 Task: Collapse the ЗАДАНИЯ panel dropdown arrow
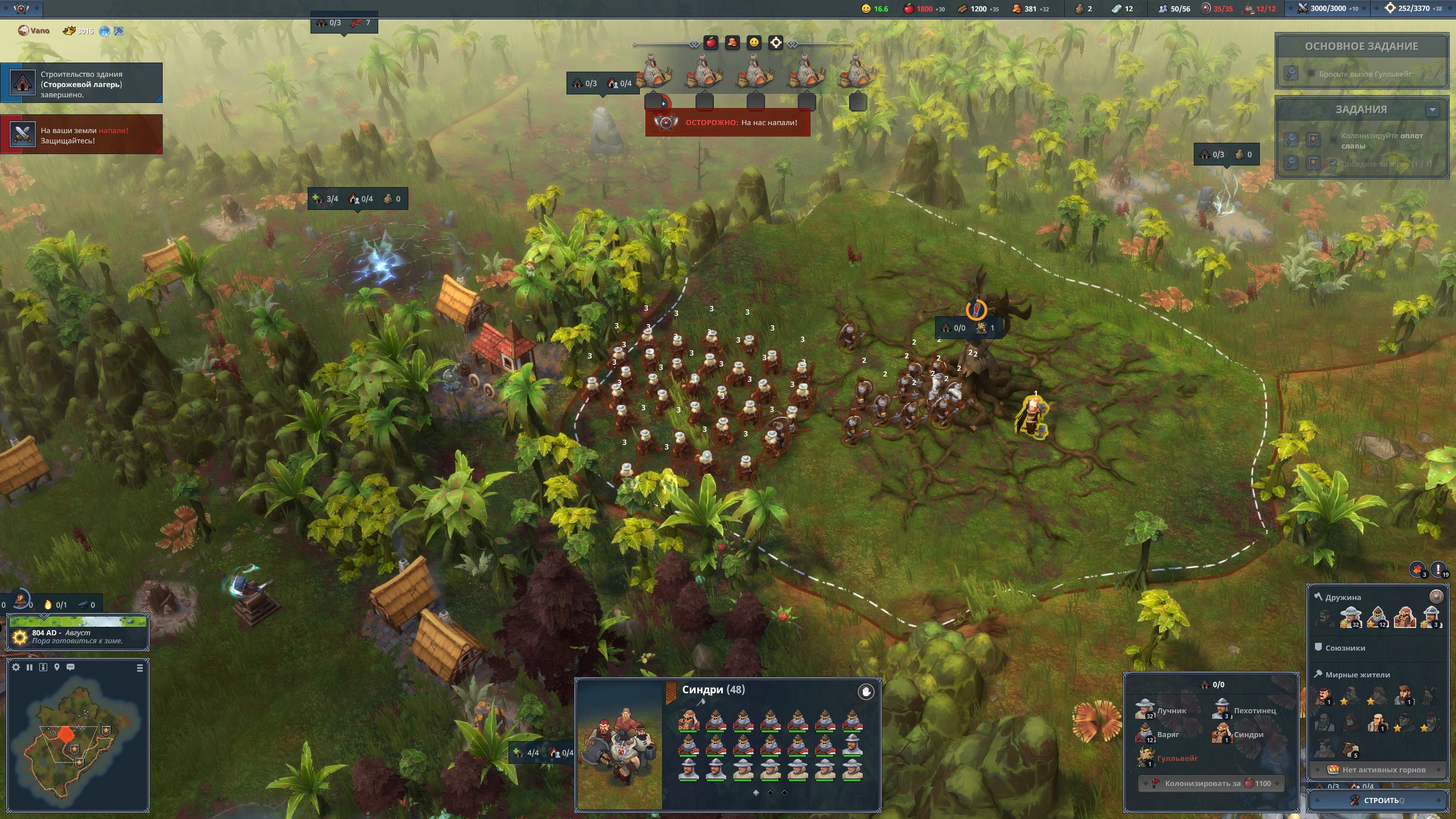click(1432, 110)
